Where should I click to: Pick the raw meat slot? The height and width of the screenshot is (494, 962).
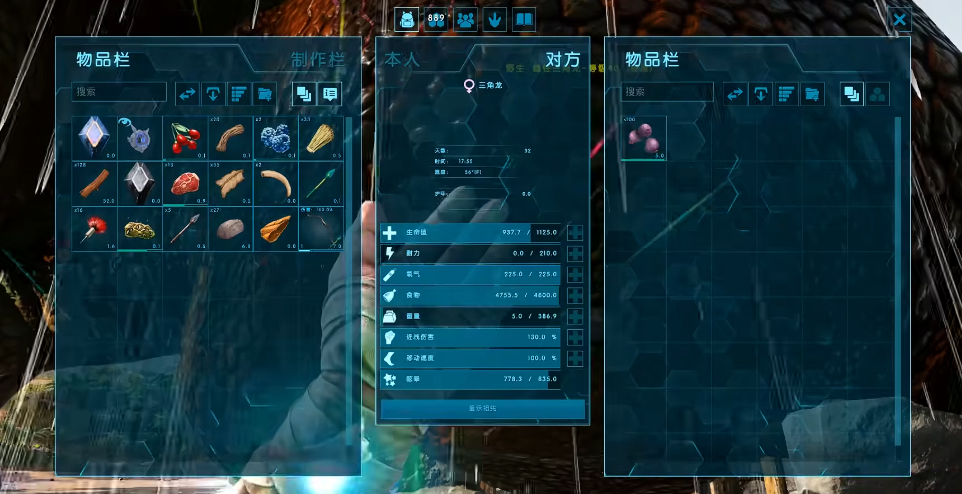pyautogui.click(x=184, y=183)
